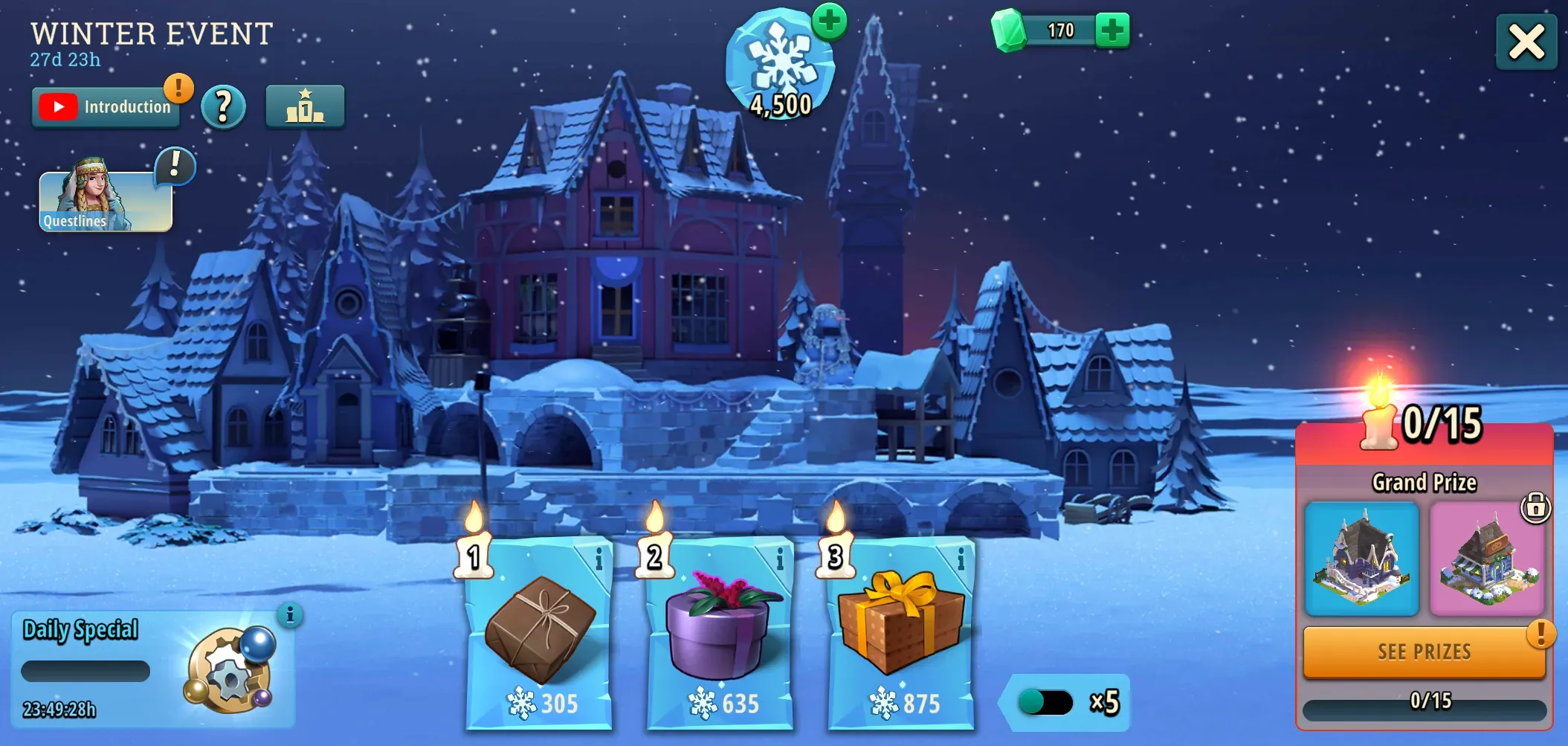Select the Daily Special gear reward
The height and width of the screenshot is (746, 1568).
pyautogui.click(x=230, y=669)
